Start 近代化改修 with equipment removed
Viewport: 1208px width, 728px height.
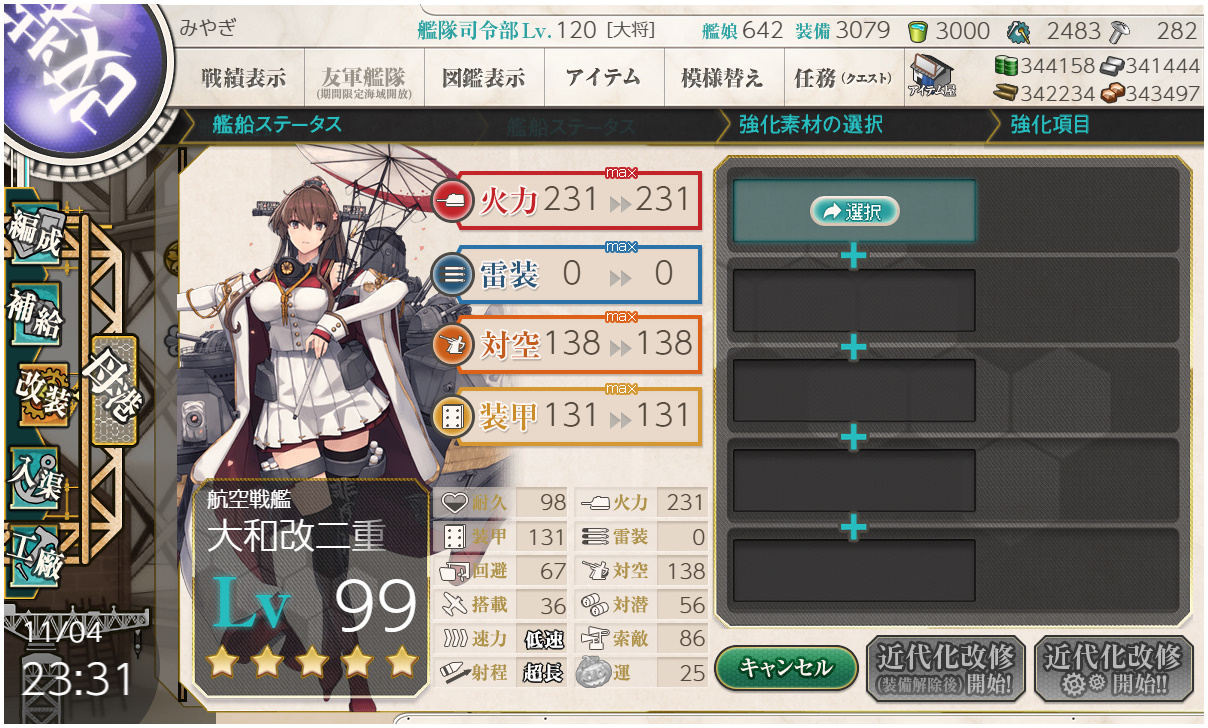tap(945, 668)
